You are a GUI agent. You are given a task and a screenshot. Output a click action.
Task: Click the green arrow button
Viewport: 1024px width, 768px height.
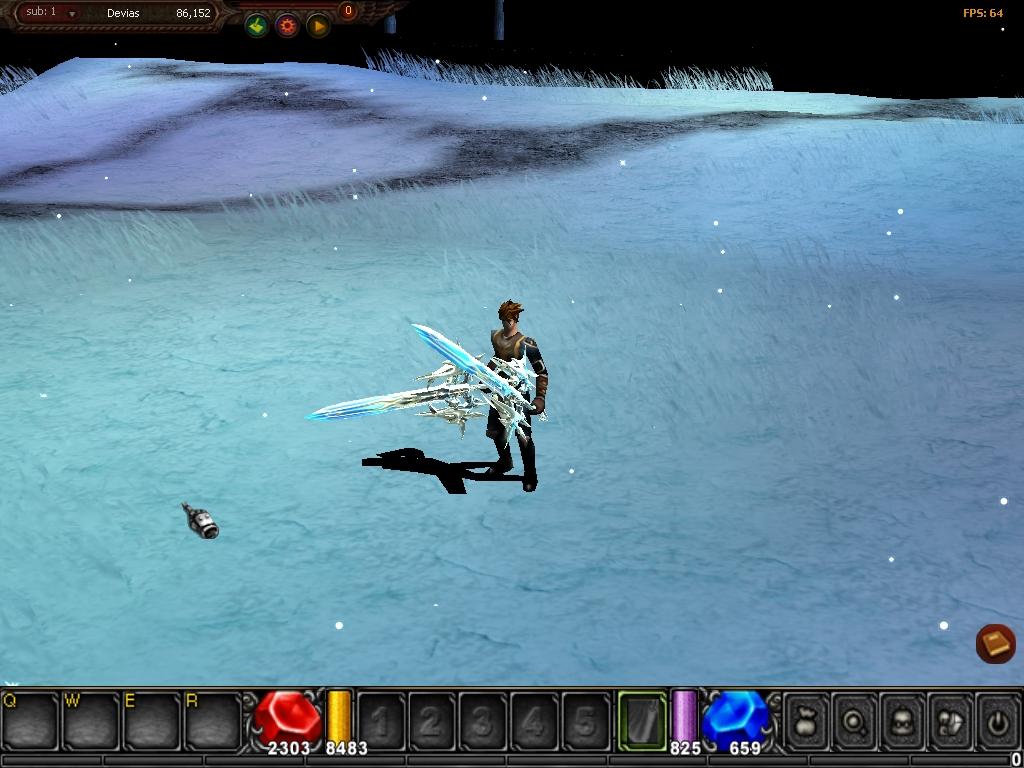coord(257,26)
